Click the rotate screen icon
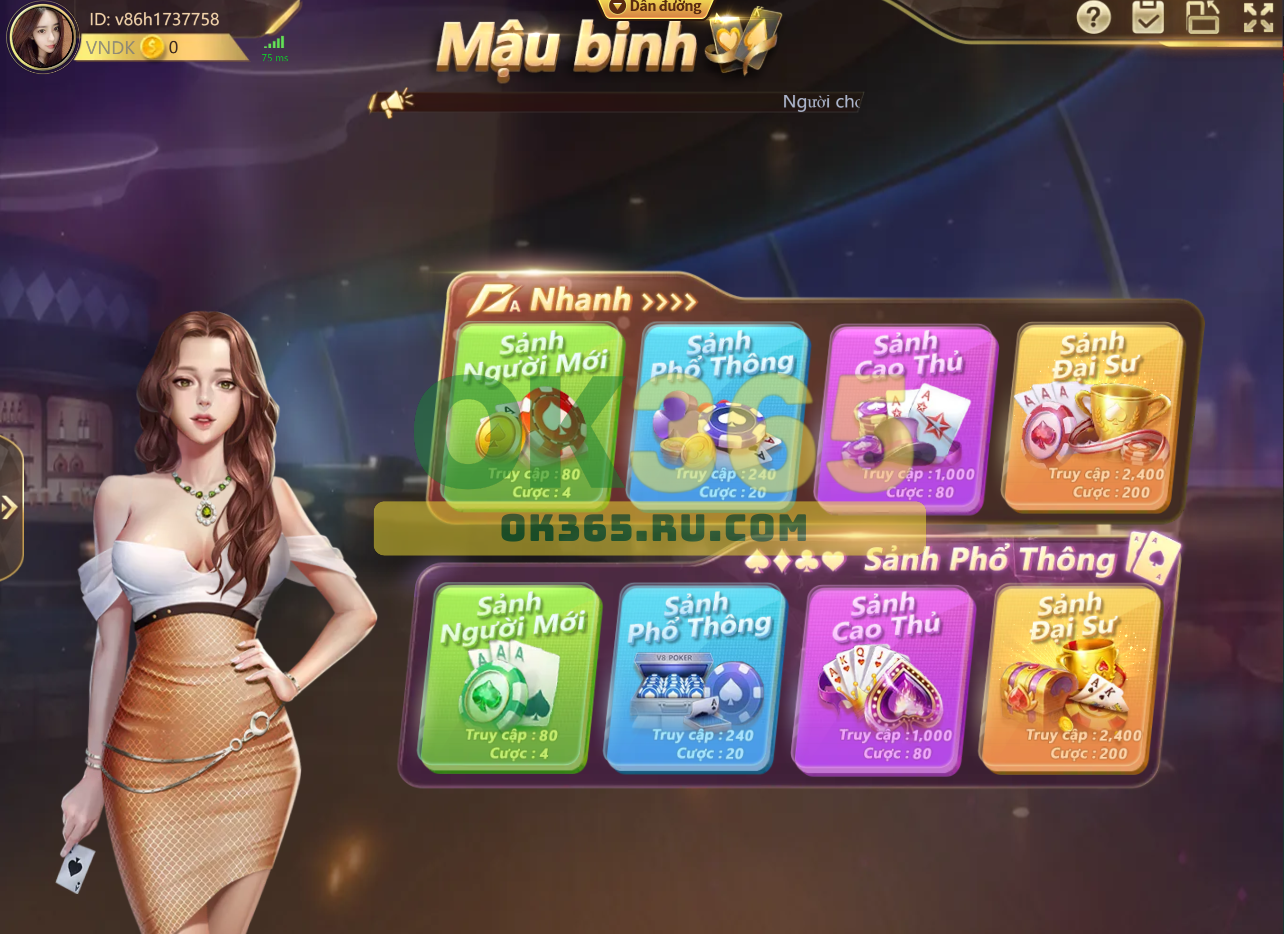Screen dimensions: 1284x934 coord(1202,18)
